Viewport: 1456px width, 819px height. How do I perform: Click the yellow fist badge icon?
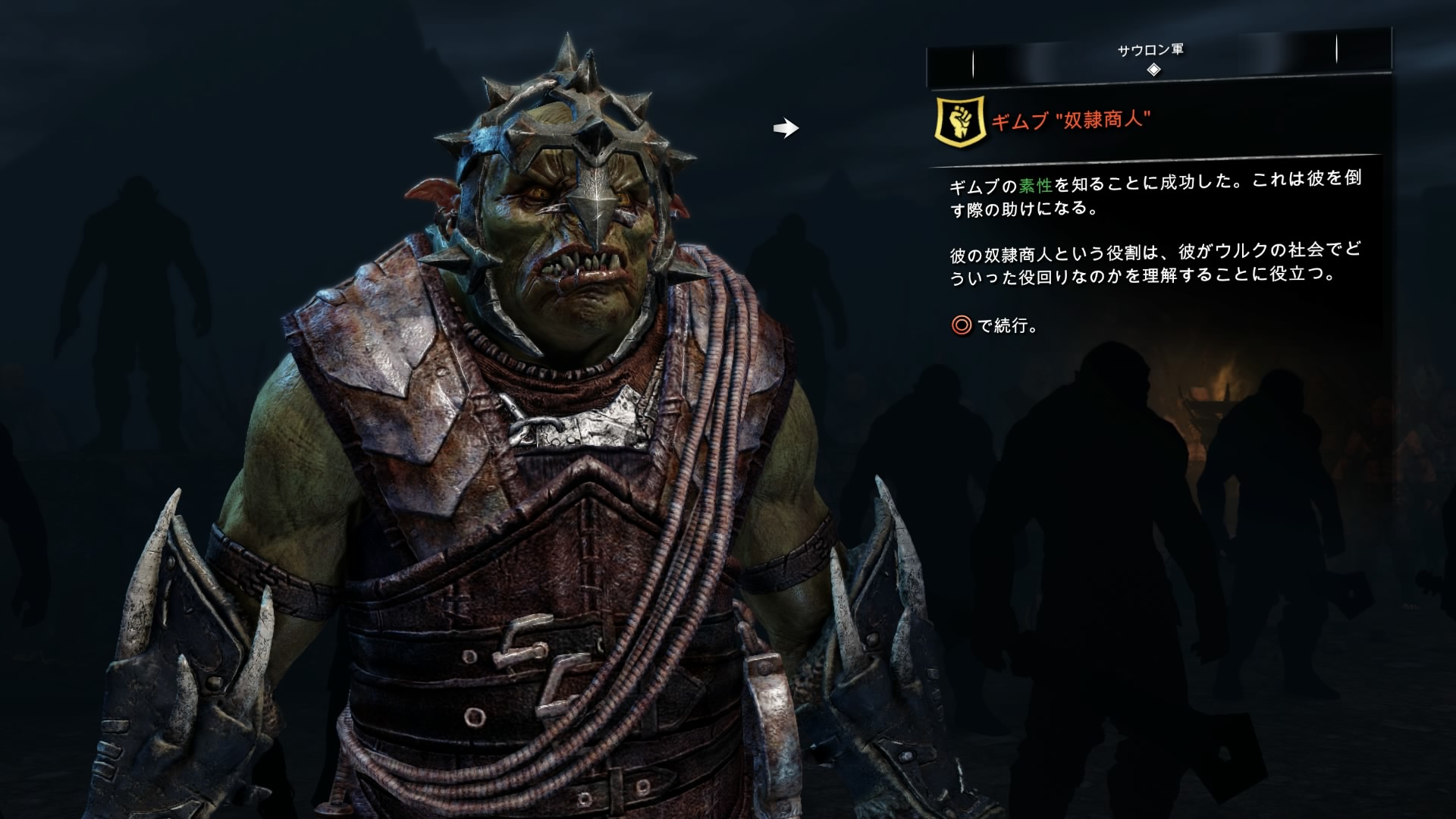961,120
